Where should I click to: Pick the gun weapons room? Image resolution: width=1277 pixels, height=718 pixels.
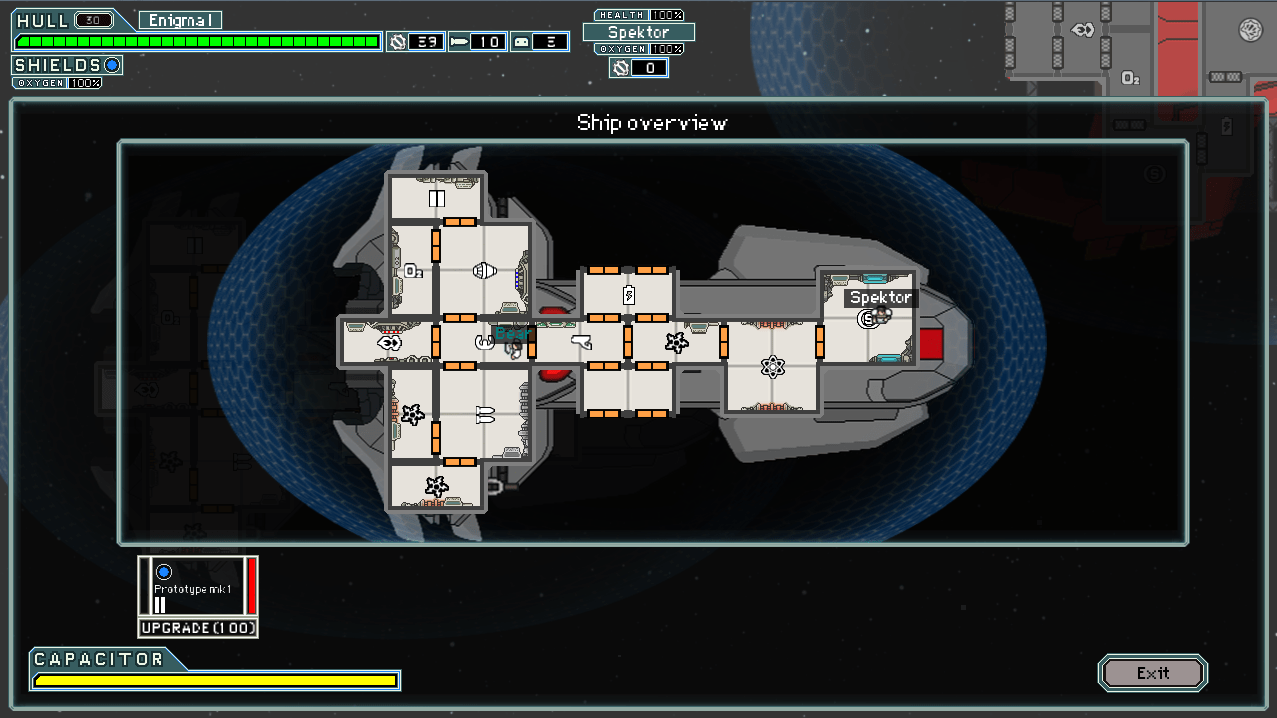[580, 342]
